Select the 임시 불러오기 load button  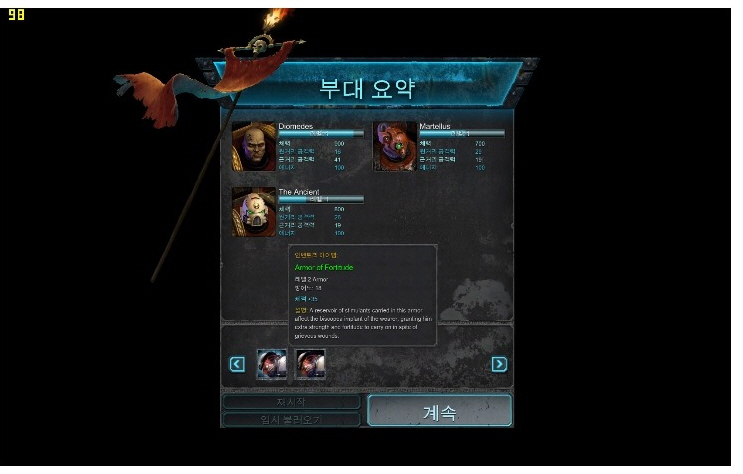tap(290, 420)
